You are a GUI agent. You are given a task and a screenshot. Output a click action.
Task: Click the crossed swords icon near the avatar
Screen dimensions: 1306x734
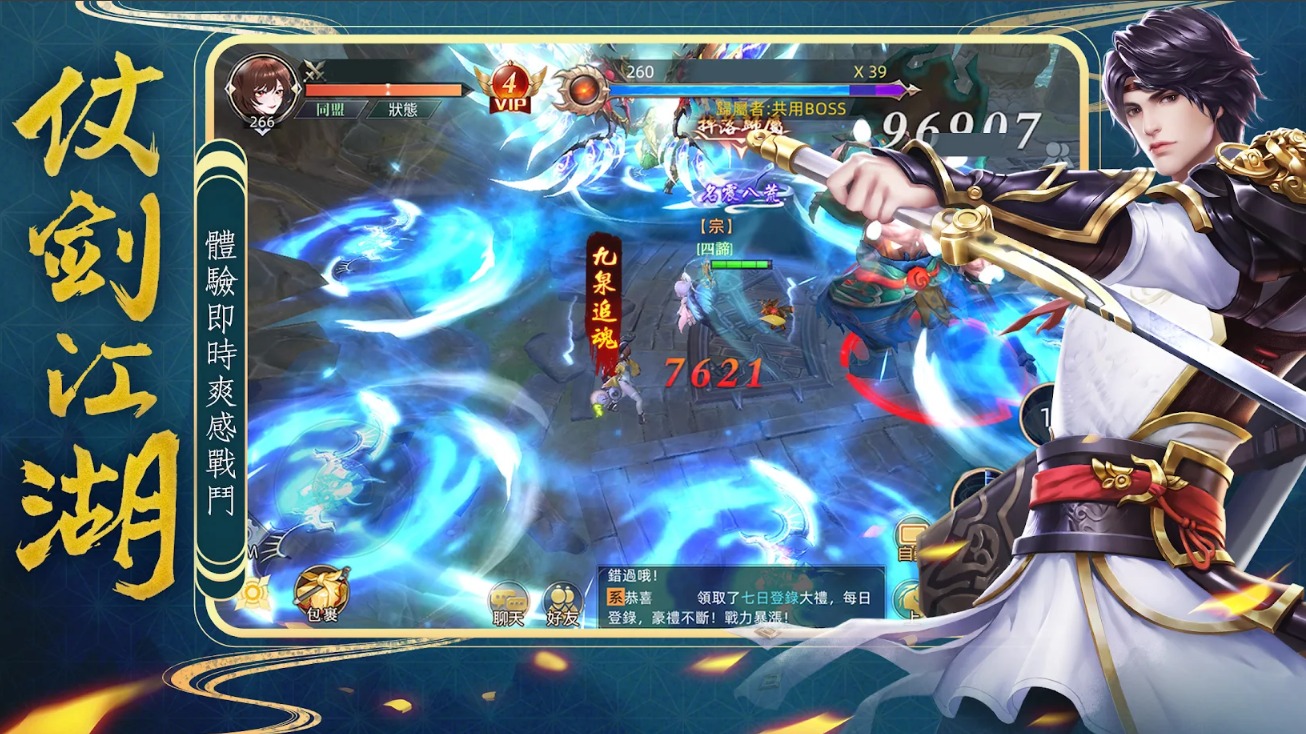(312, 71)
